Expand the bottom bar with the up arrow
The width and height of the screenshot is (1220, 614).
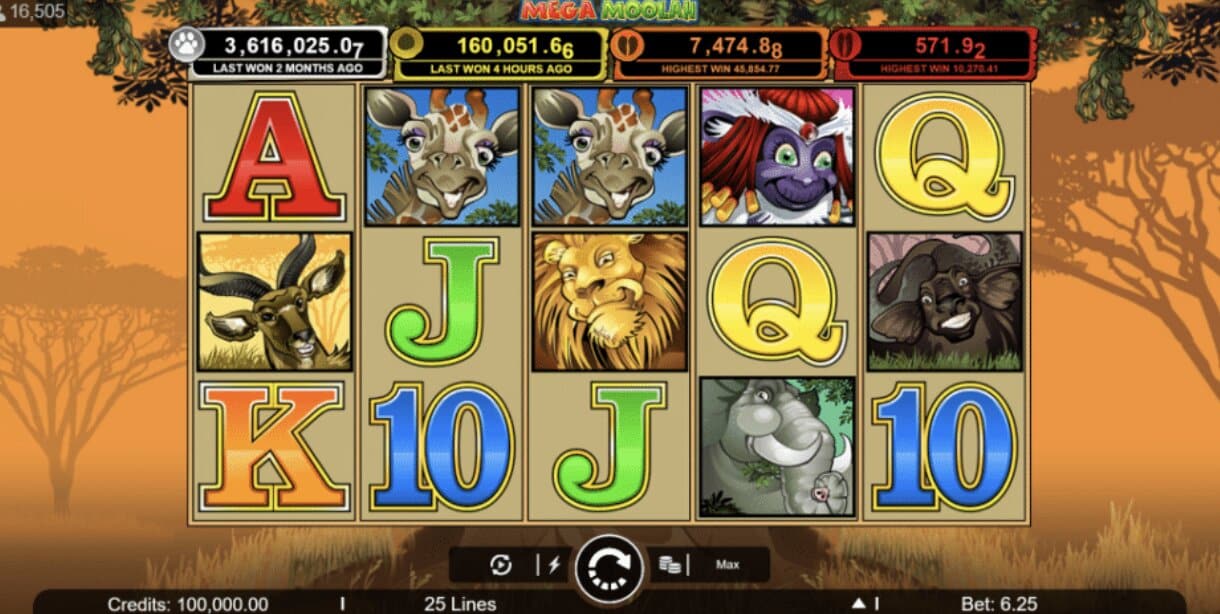[858, 603]
